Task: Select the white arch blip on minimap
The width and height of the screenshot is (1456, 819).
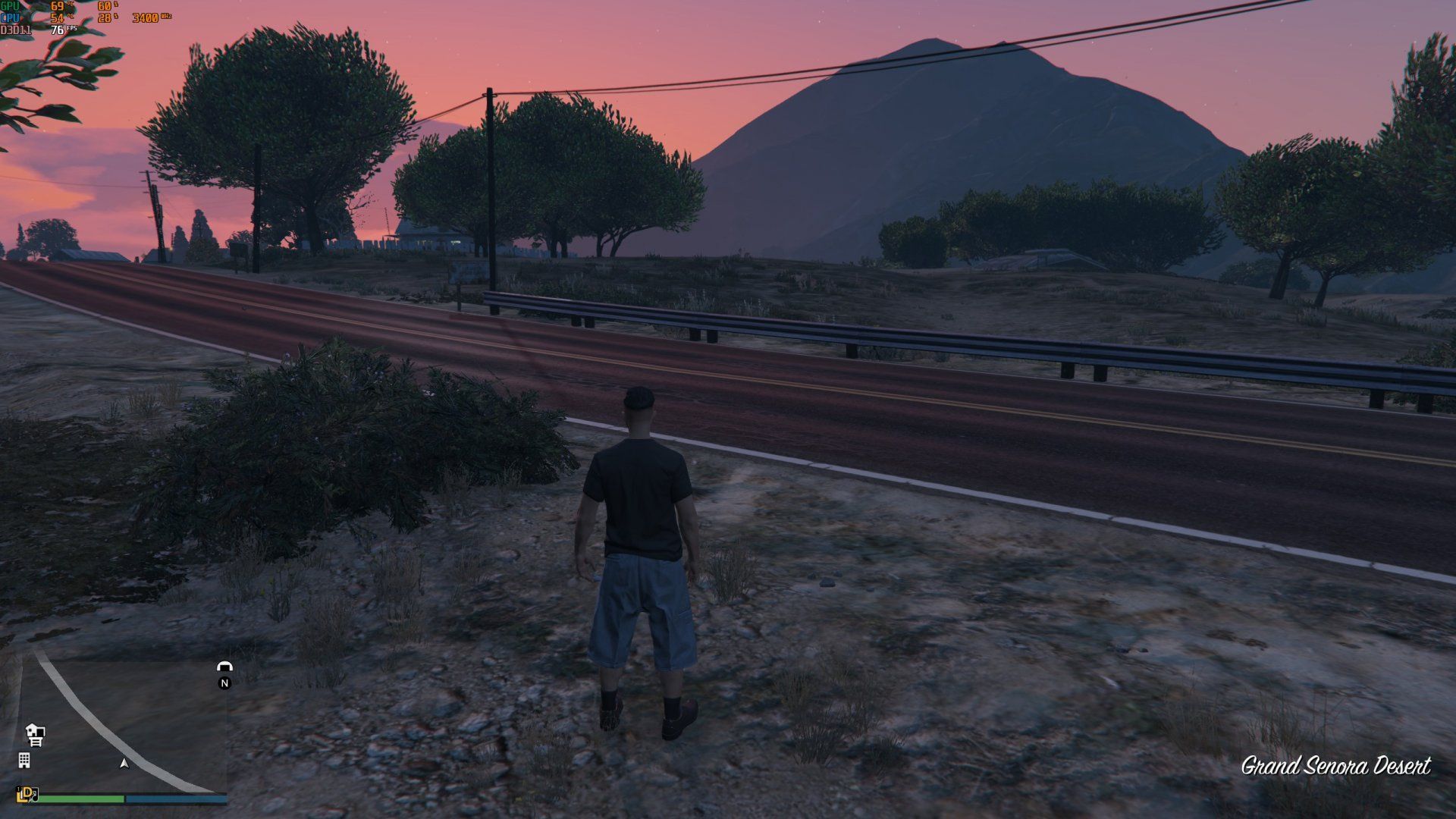Action: tap(224, 667)
